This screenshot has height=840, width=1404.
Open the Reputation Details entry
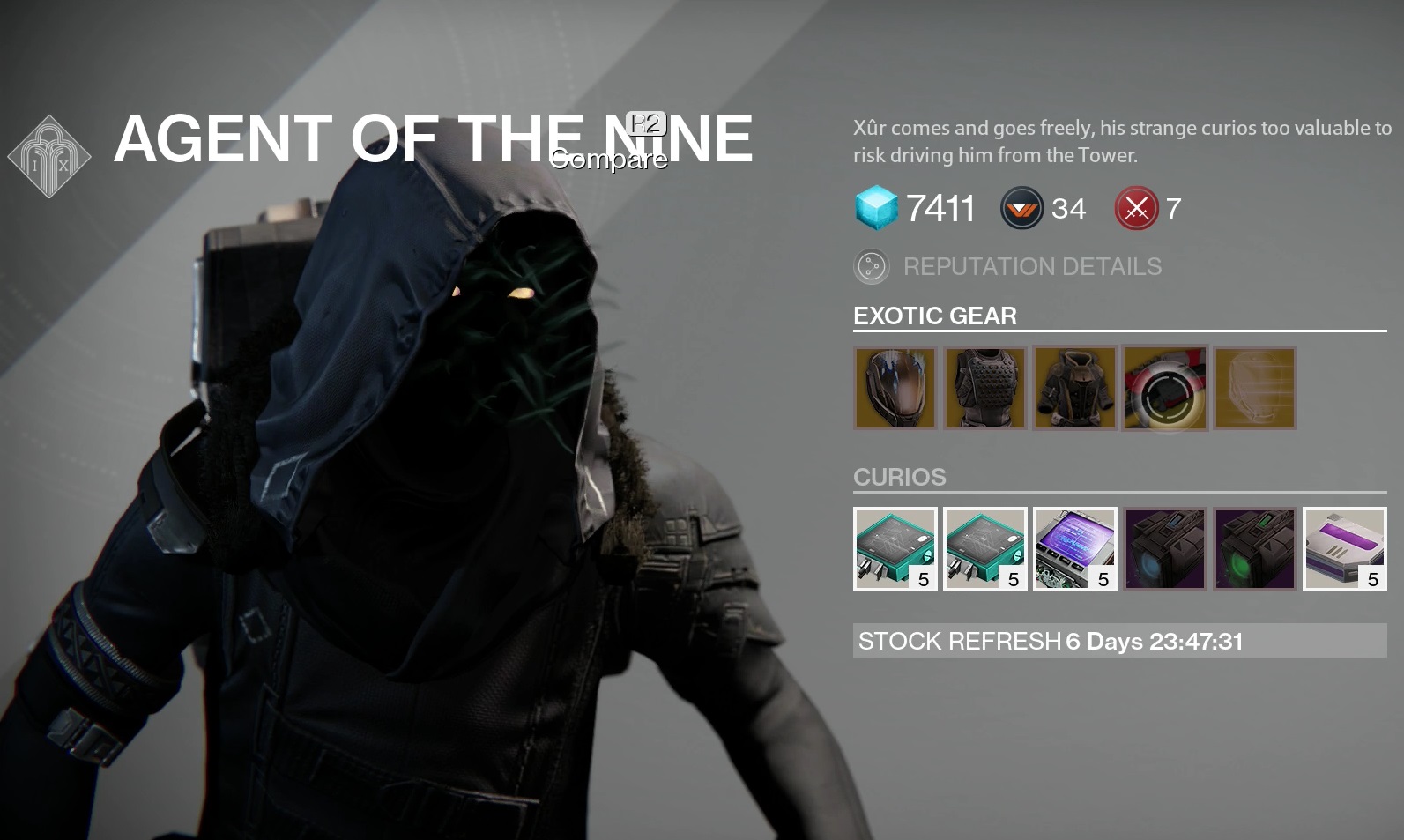pos(1031,266)
